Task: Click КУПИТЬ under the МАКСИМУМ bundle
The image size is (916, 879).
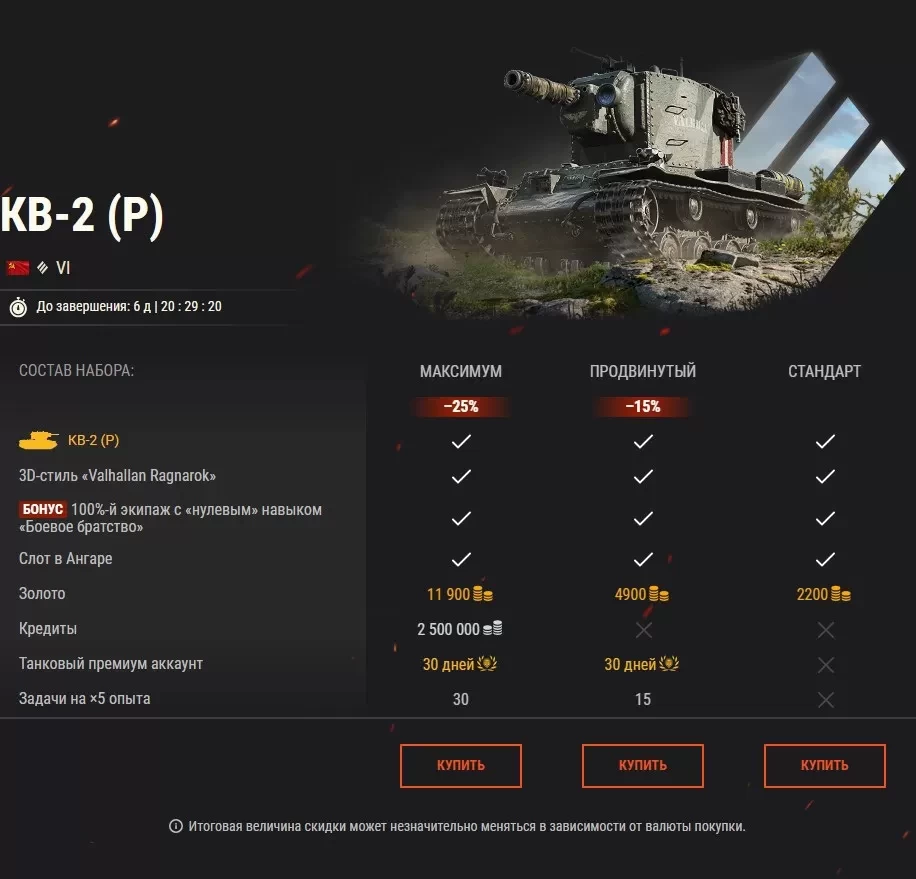Action: pos(461,765)
